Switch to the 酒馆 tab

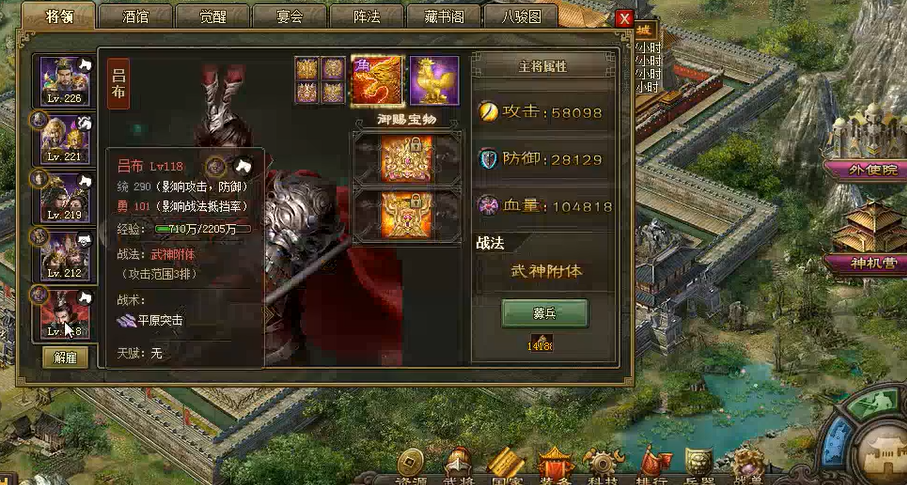(135, 17)
